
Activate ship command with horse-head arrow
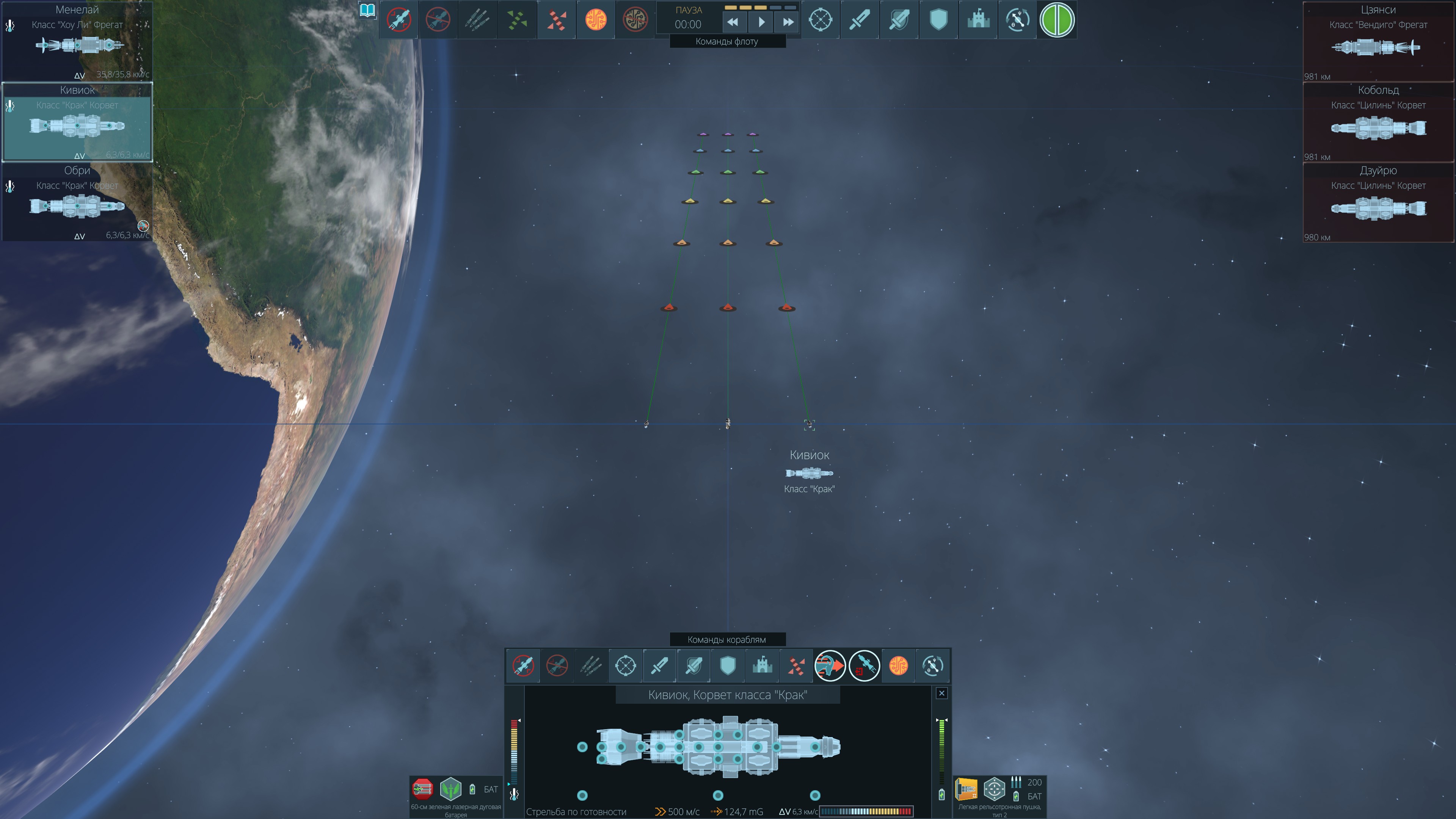[830, 666]
